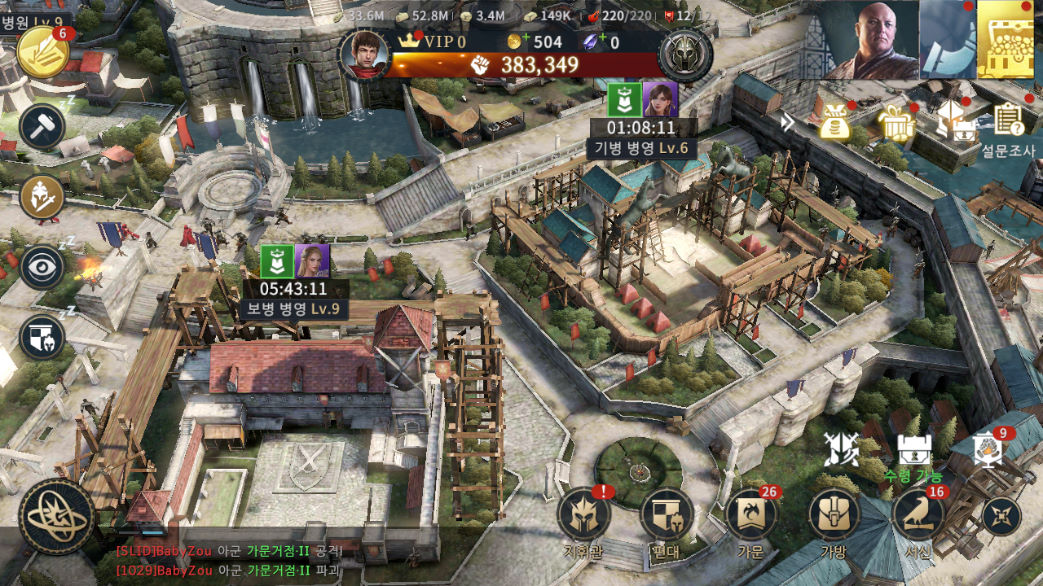Open the 설문조사 survey clipboard
The height and width of the screenshot is (586, 1043).
(x=1009, y=124)
